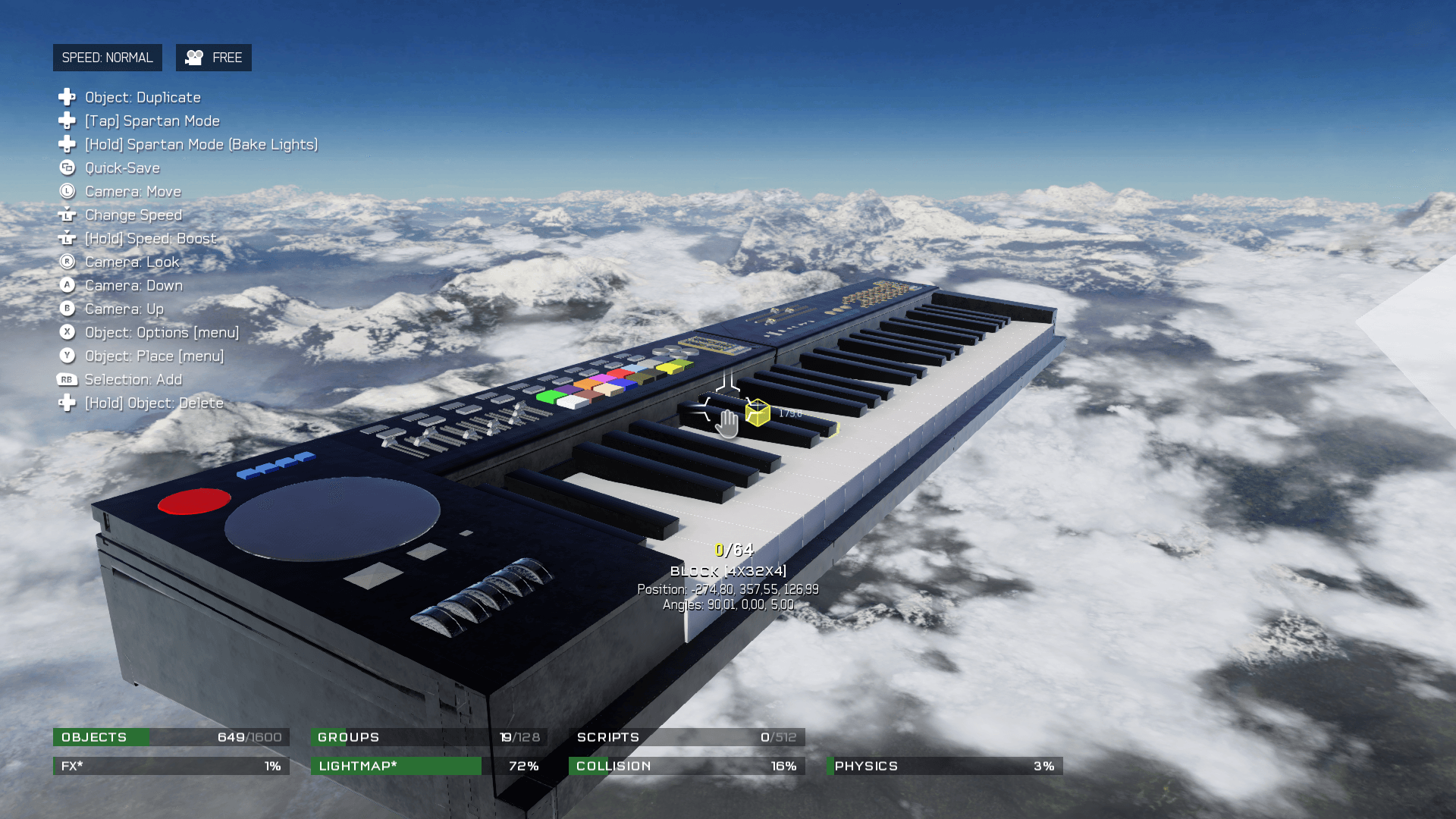Screen dimensions: 1456x819
Task: Toggle the Free camera mode button
Action: [214, 58]
